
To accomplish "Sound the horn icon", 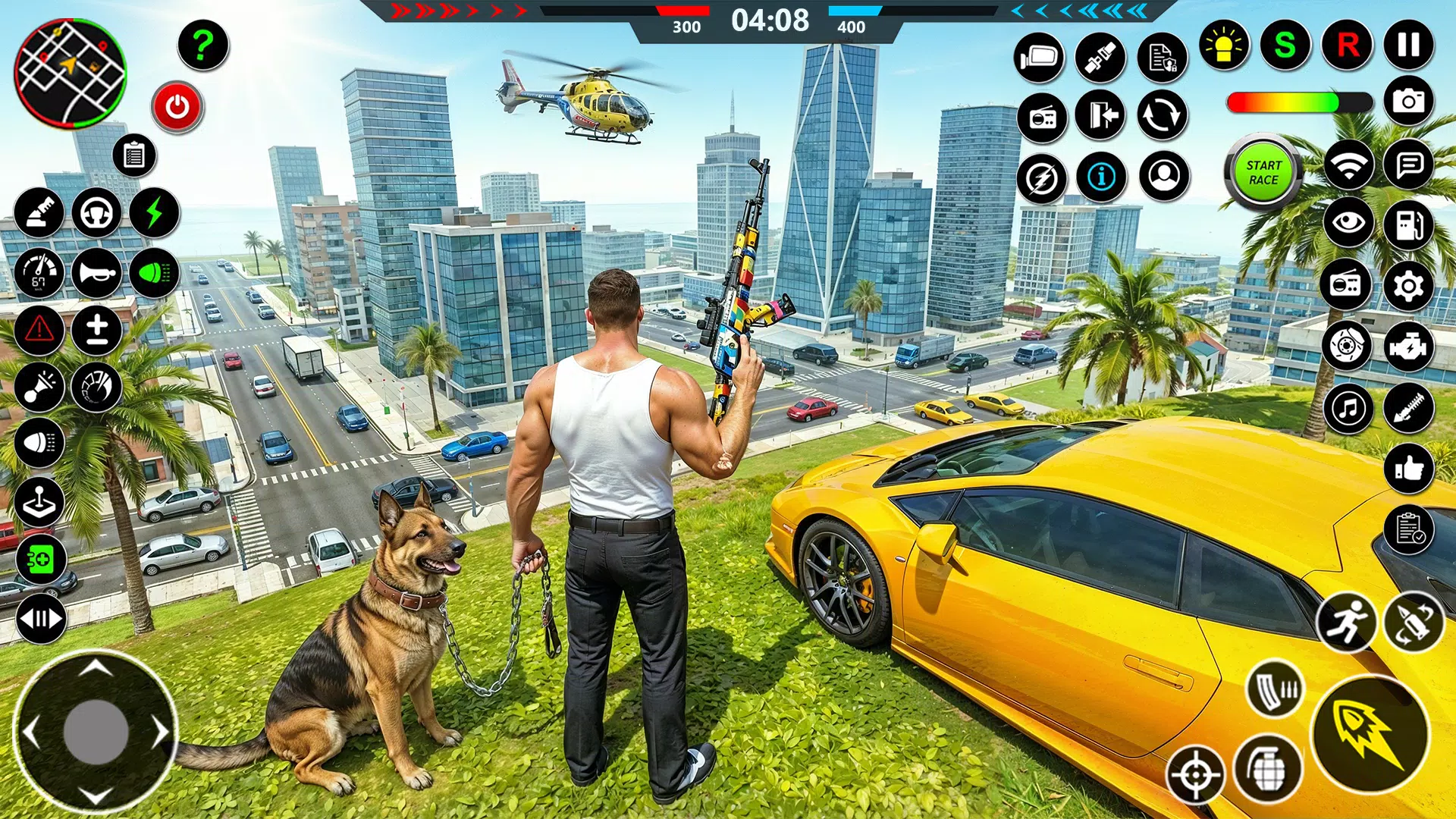I will (x=96, y=273).
